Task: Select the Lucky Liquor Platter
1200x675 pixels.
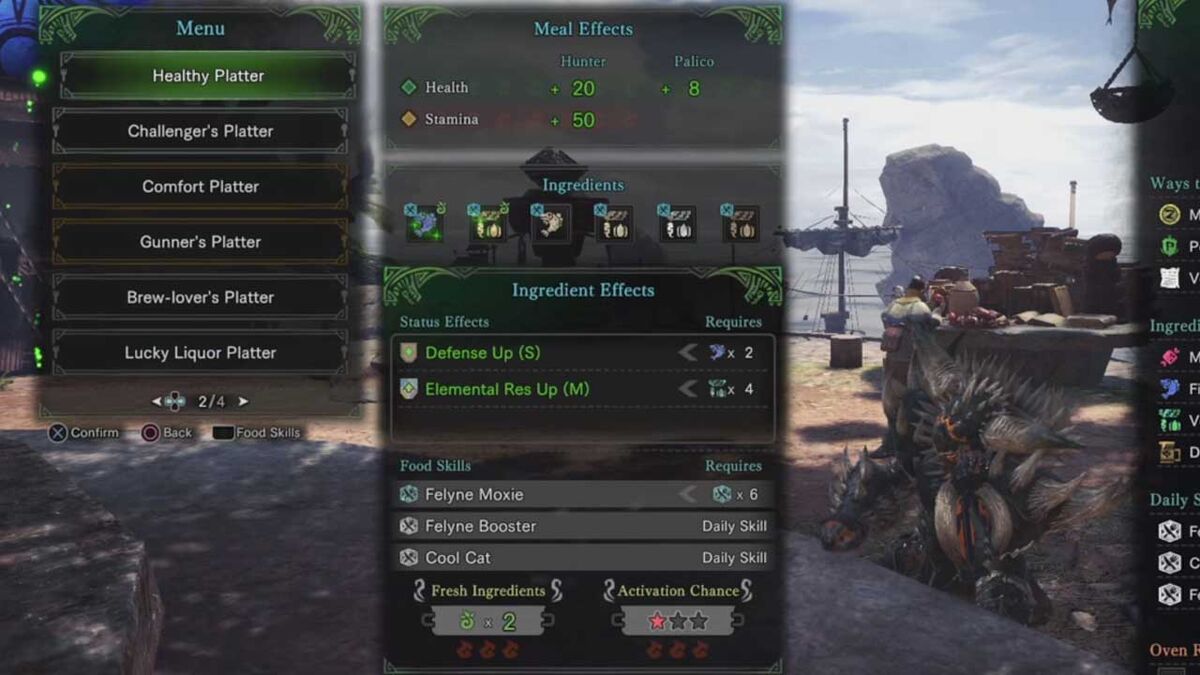Action: coord(200,353)
